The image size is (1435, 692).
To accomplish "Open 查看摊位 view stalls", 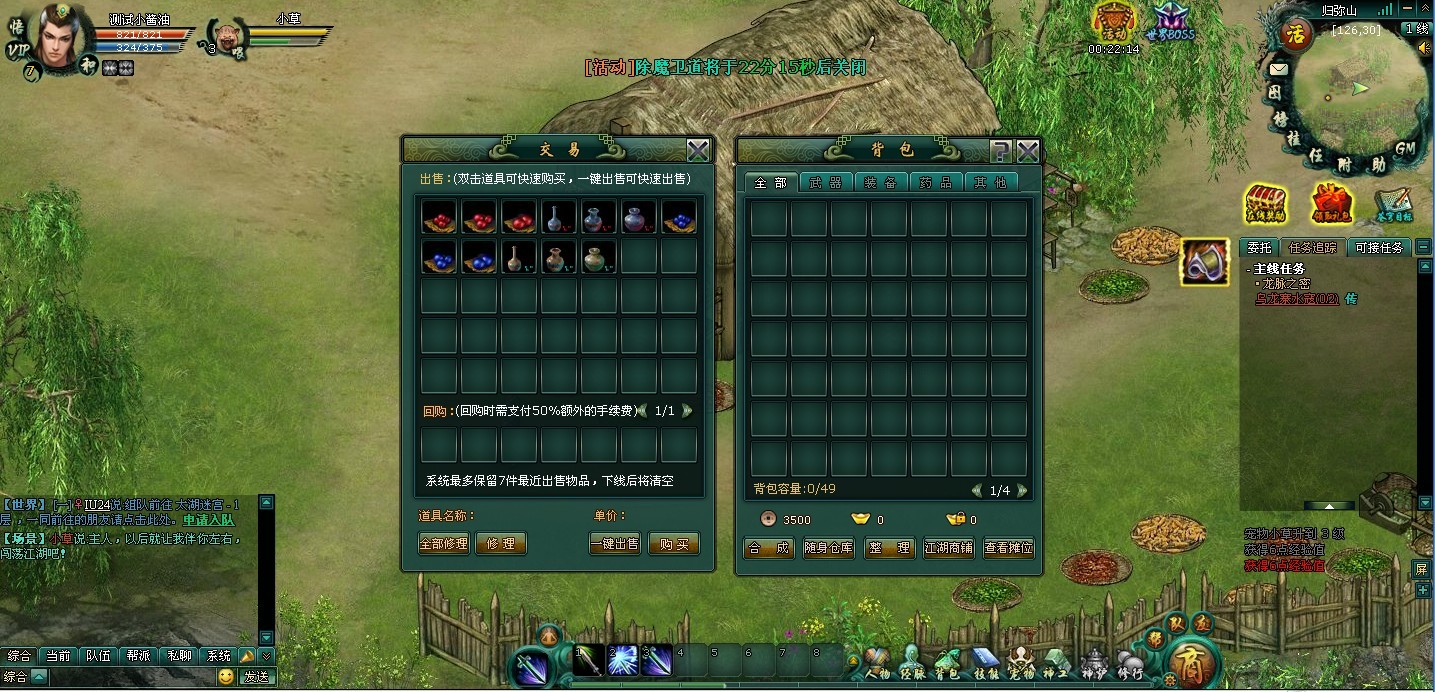I will click(x=1008, y=548).
